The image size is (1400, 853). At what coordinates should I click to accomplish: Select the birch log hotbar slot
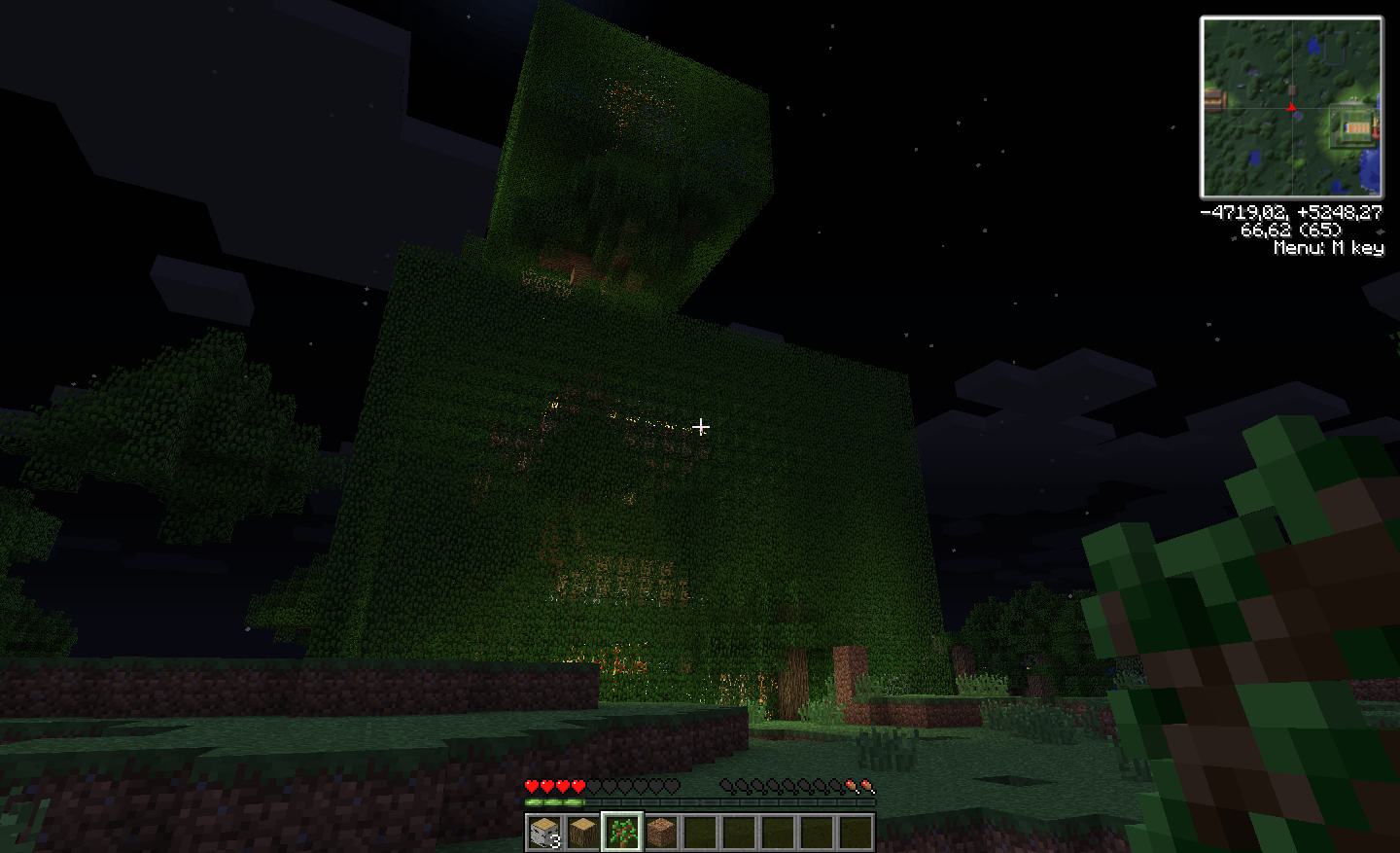tap(544, 833)
